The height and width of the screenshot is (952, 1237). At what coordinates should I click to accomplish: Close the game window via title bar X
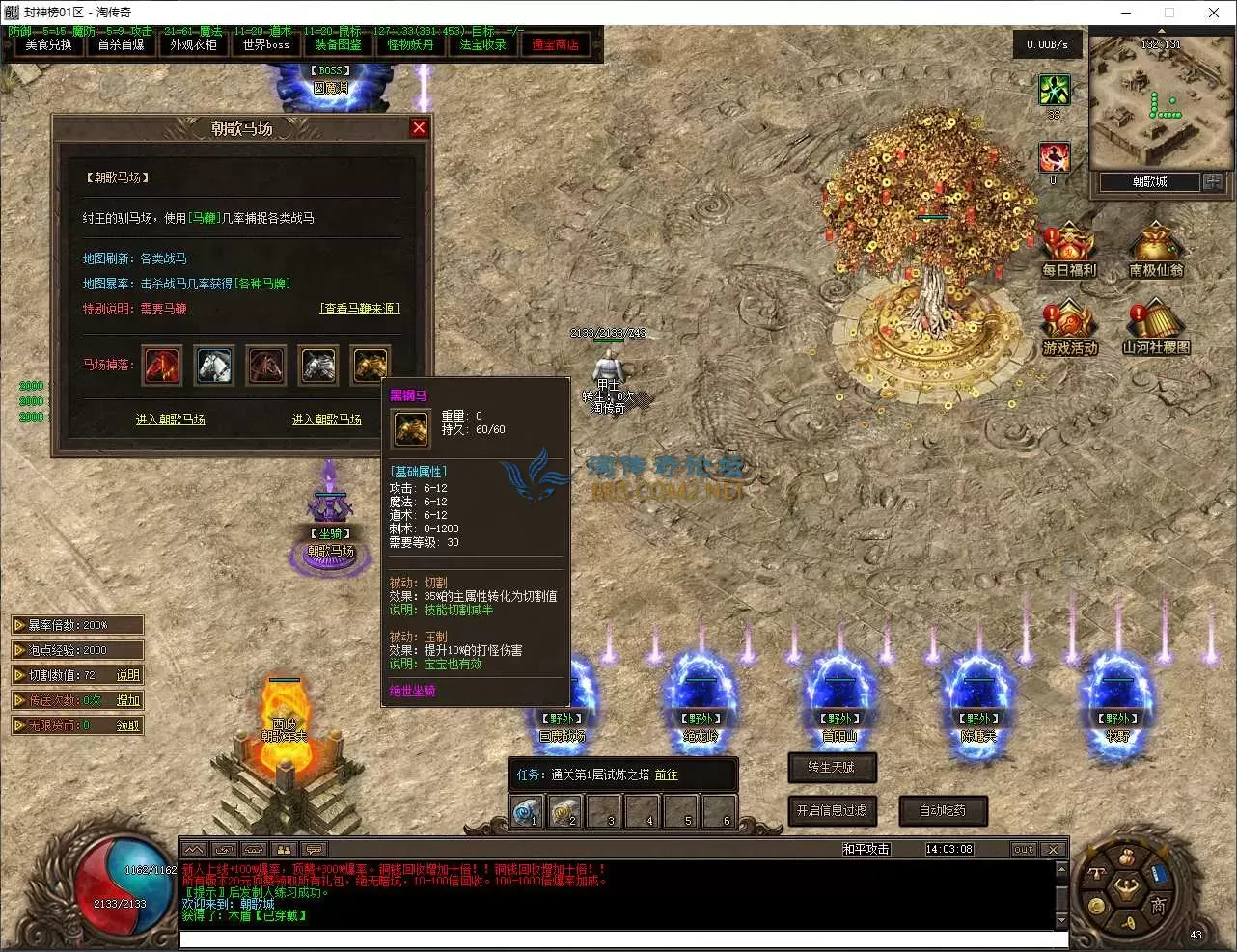pos(1214,13)
